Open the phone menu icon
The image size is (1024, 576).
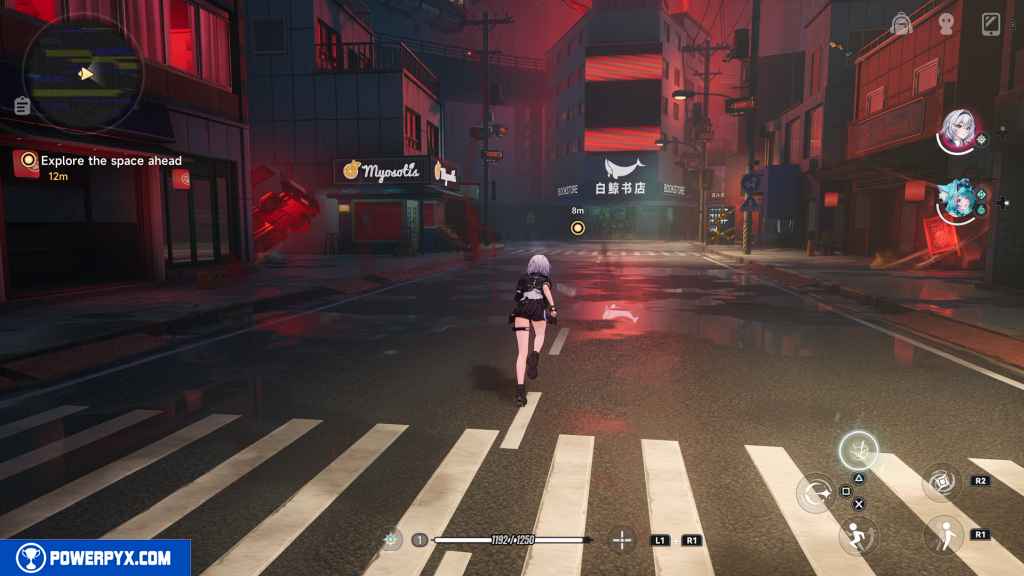[x=991, y=23]
